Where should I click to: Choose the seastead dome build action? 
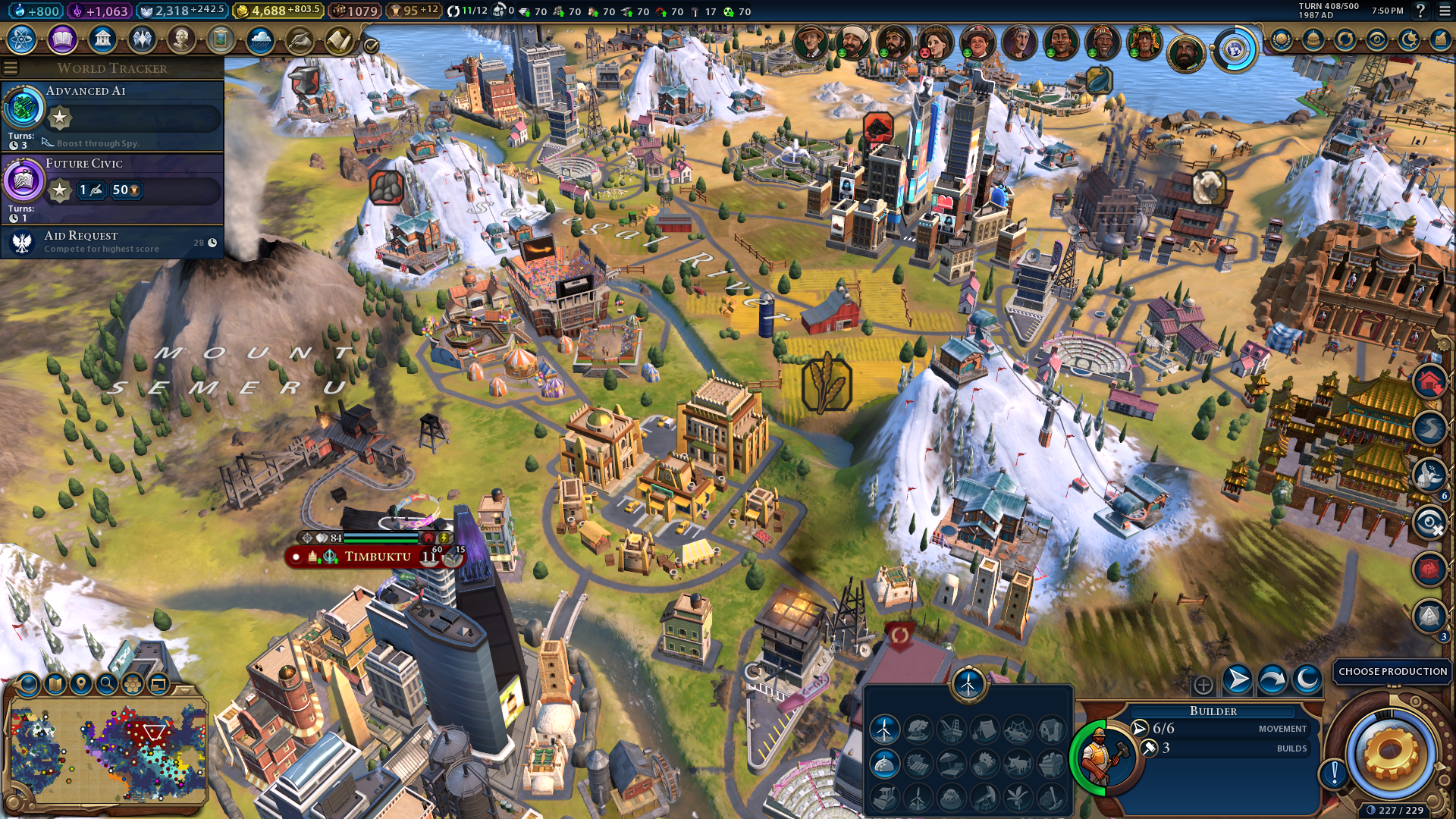tap(884, 764)
